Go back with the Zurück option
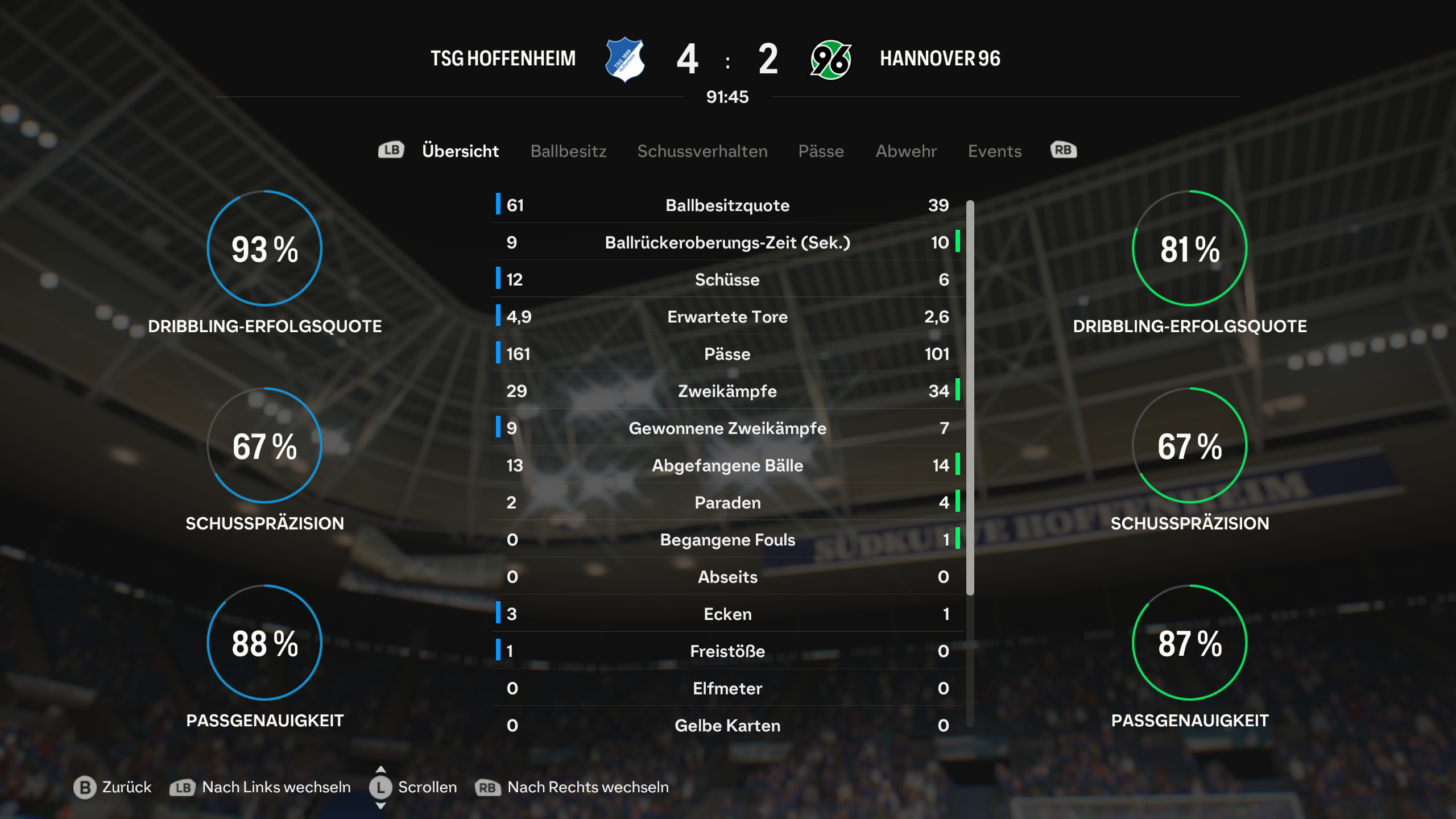 [x=113, y=787]
